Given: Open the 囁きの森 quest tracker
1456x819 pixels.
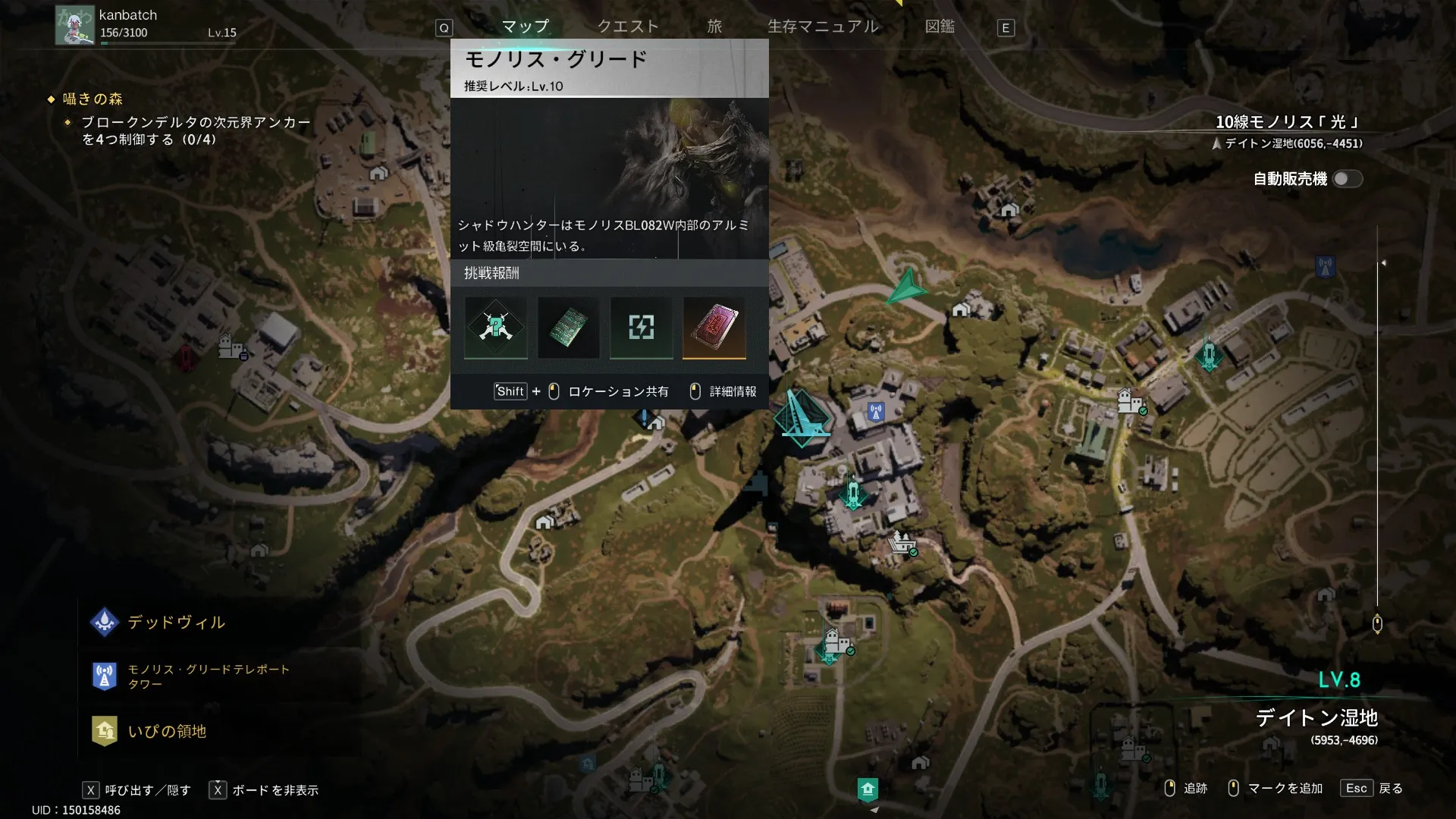Looking at the screenshot, I should [93, 99].
